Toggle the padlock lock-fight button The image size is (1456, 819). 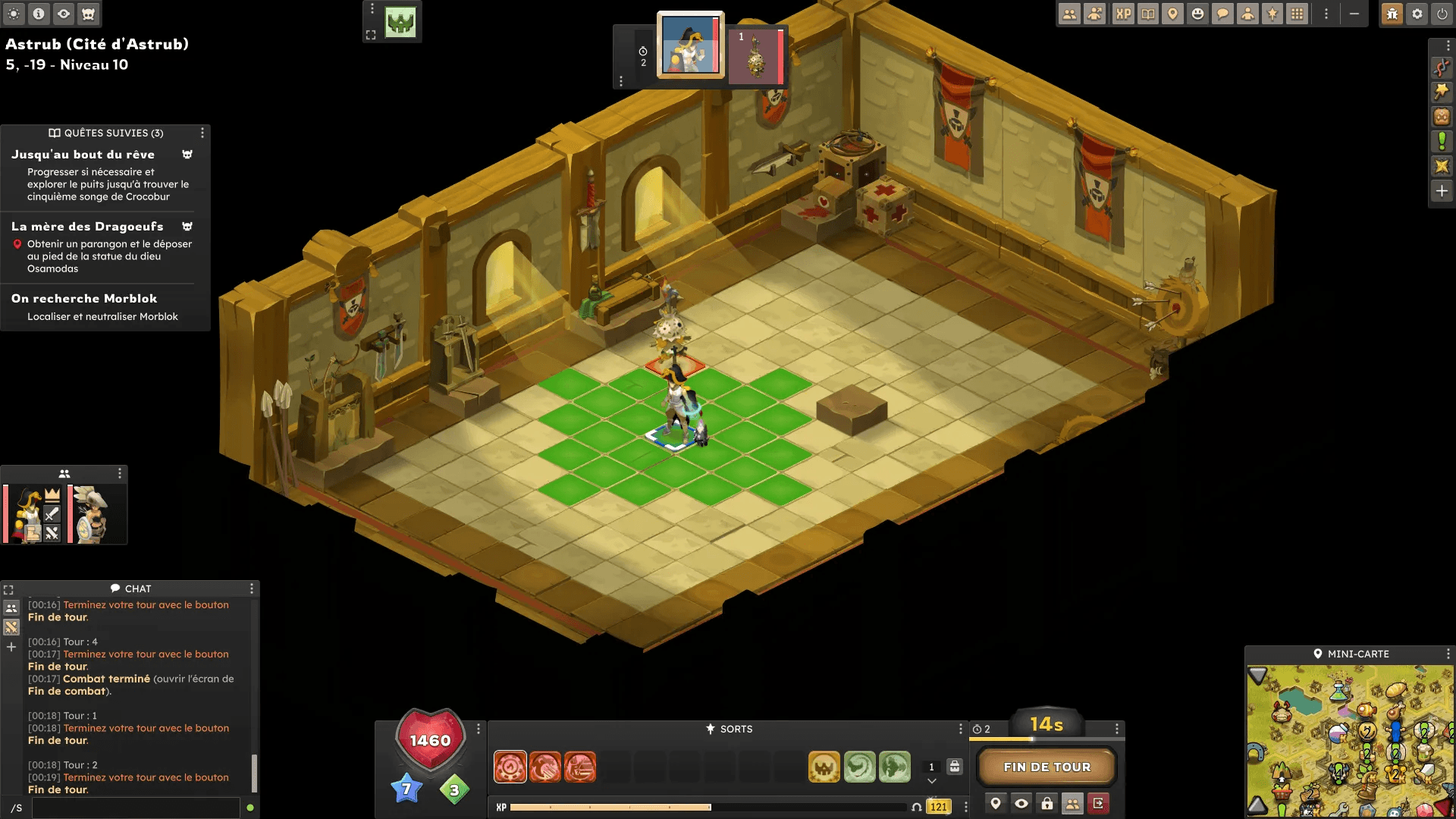point(1046,804)
